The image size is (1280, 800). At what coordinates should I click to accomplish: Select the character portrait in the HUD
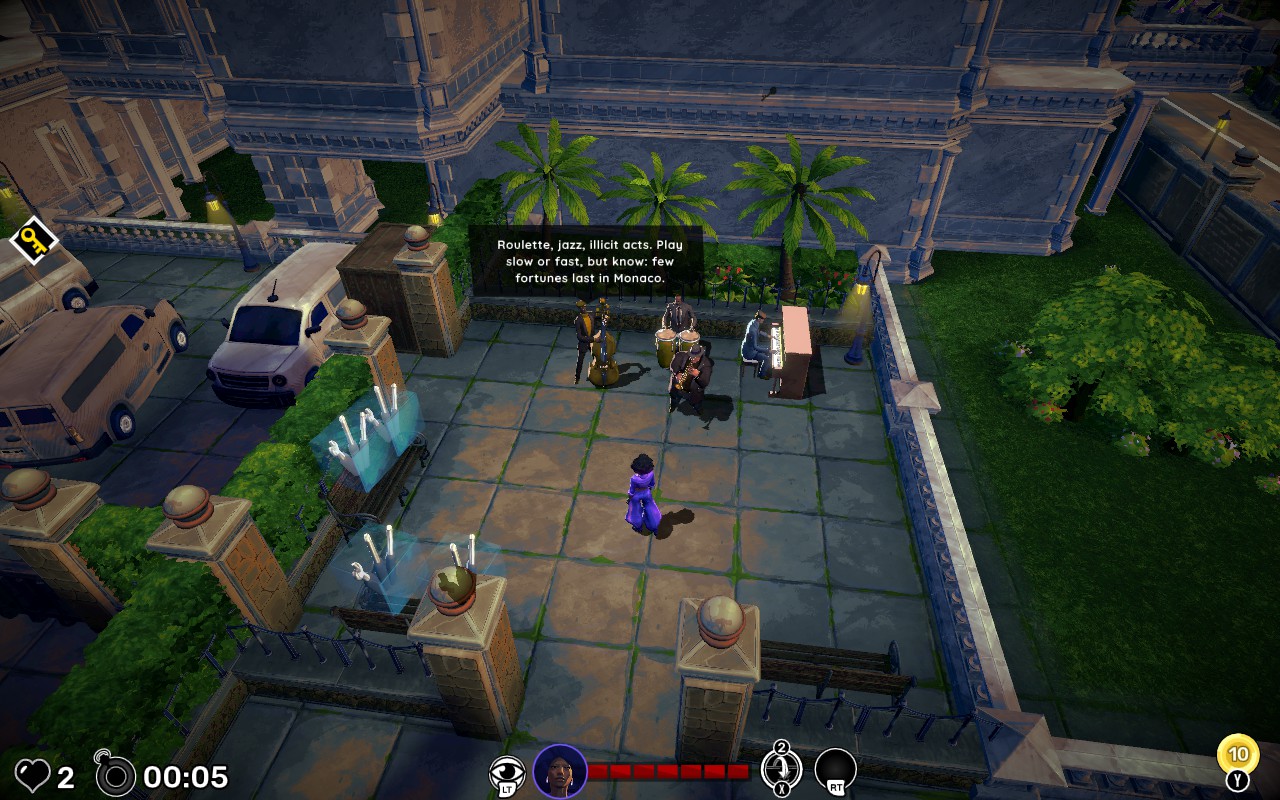(x=559, y=771)
